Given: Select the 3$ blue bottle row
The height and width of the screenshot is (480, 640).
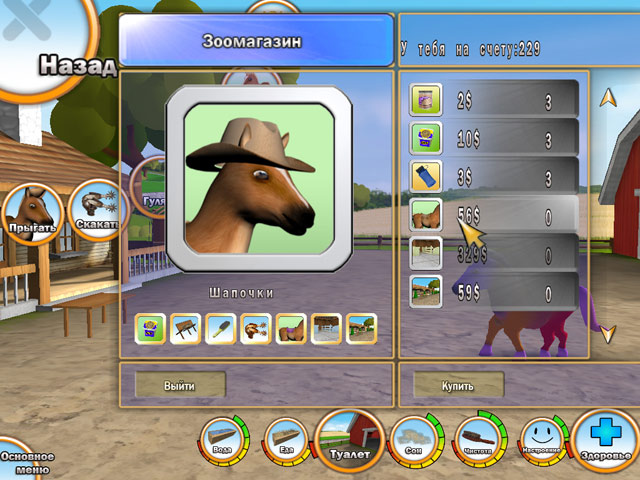Looking at the screenshot, I should click(495, 177).
